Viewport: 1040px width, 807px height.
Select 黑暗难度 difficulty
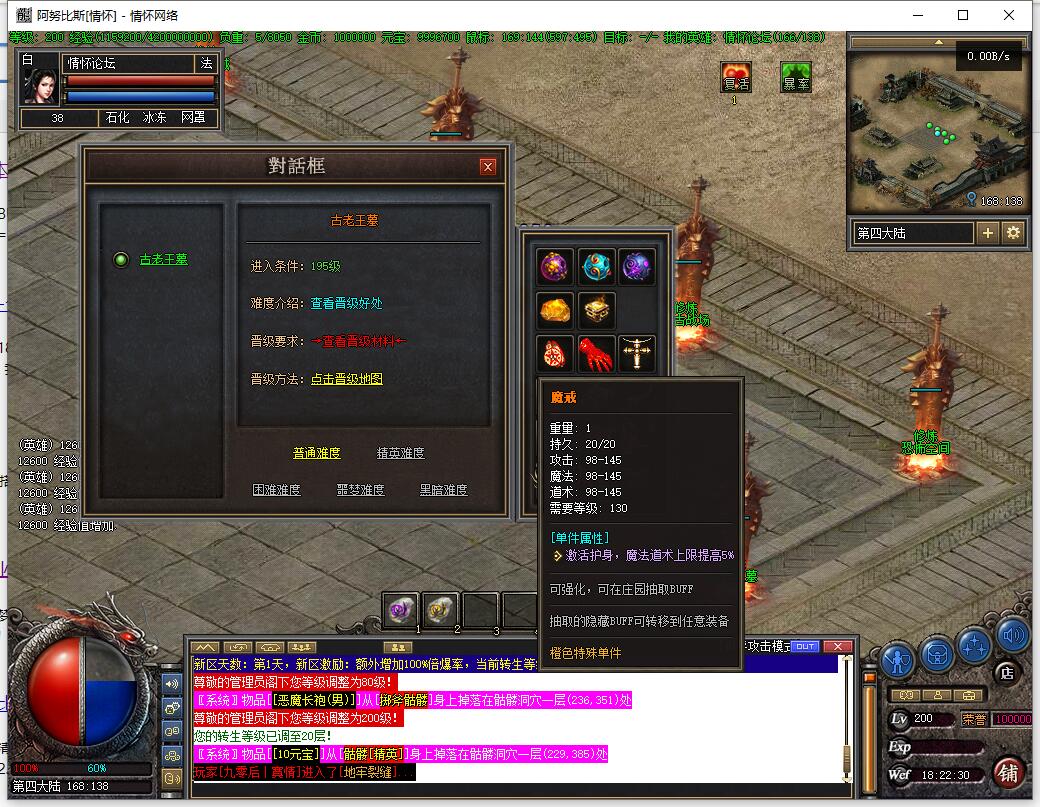443,490
